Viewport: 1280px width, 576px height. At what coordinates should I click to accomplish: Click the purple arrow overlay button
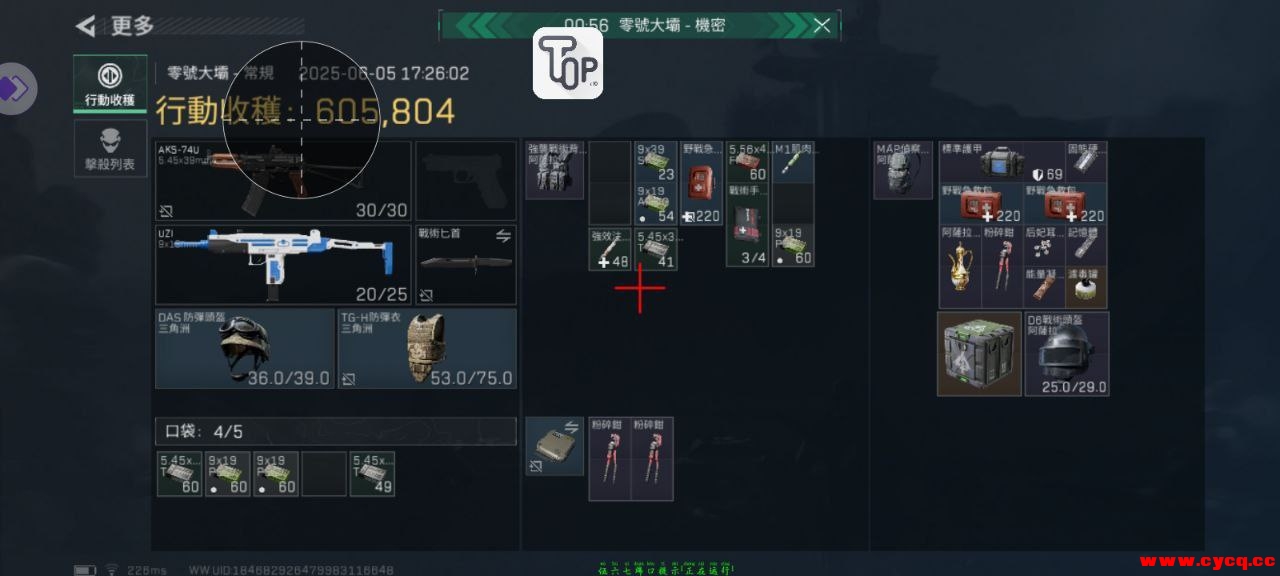pos(14,88)
